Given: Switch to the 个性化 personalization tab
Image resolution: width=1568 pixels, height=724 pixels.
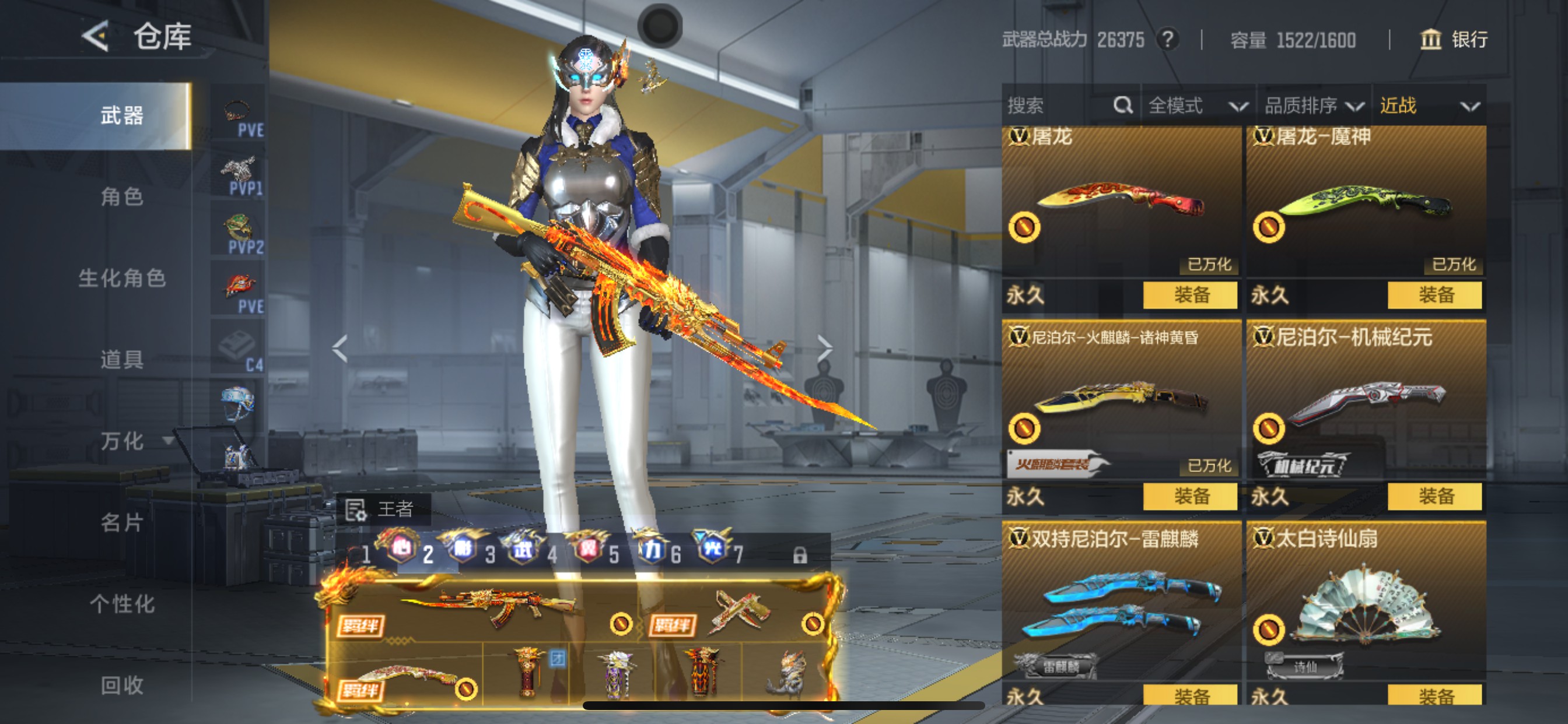Looking at the screenshot, I should coord(122,604).
